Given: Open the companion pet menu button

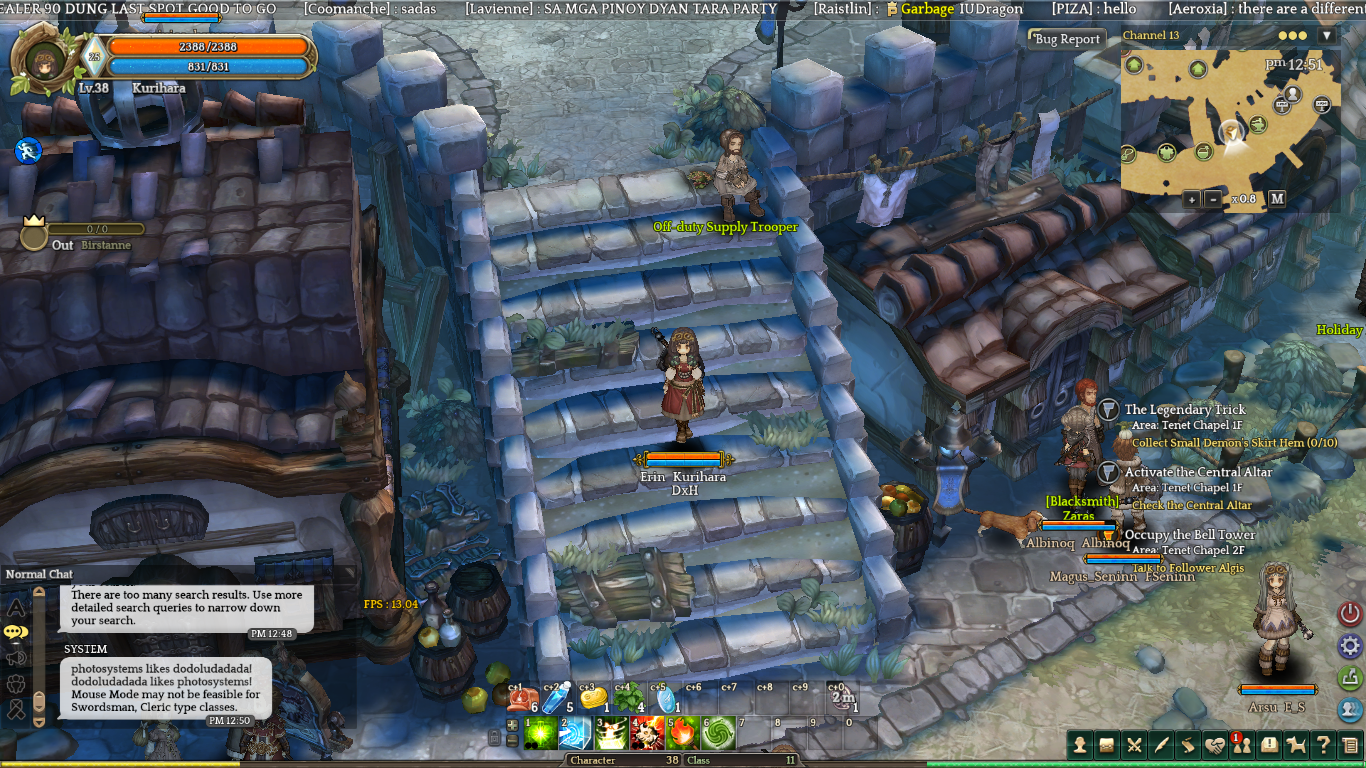Looking at the screenshot, I should [1296, 744].
